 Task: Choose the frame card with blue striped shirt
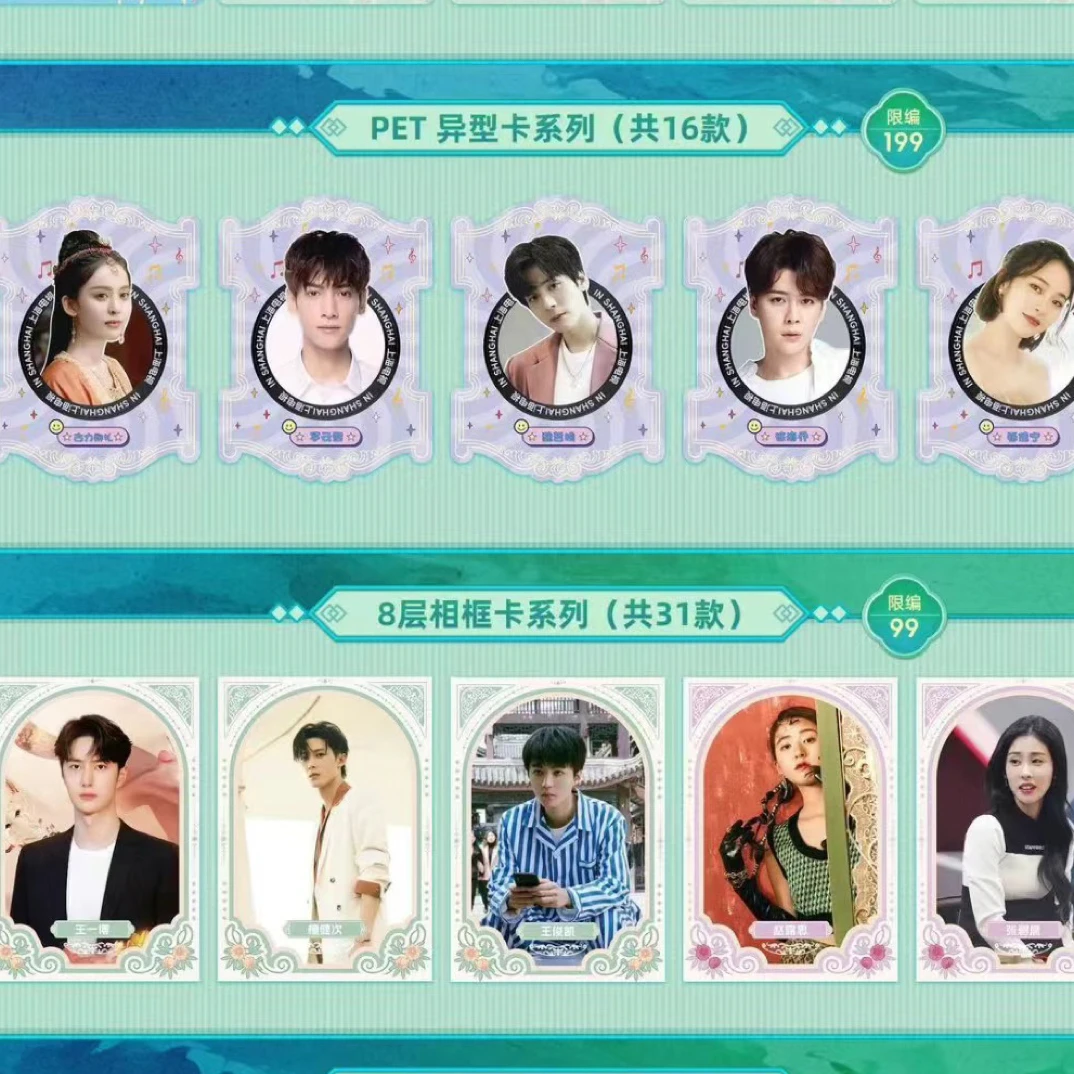[x=558, y=828]
